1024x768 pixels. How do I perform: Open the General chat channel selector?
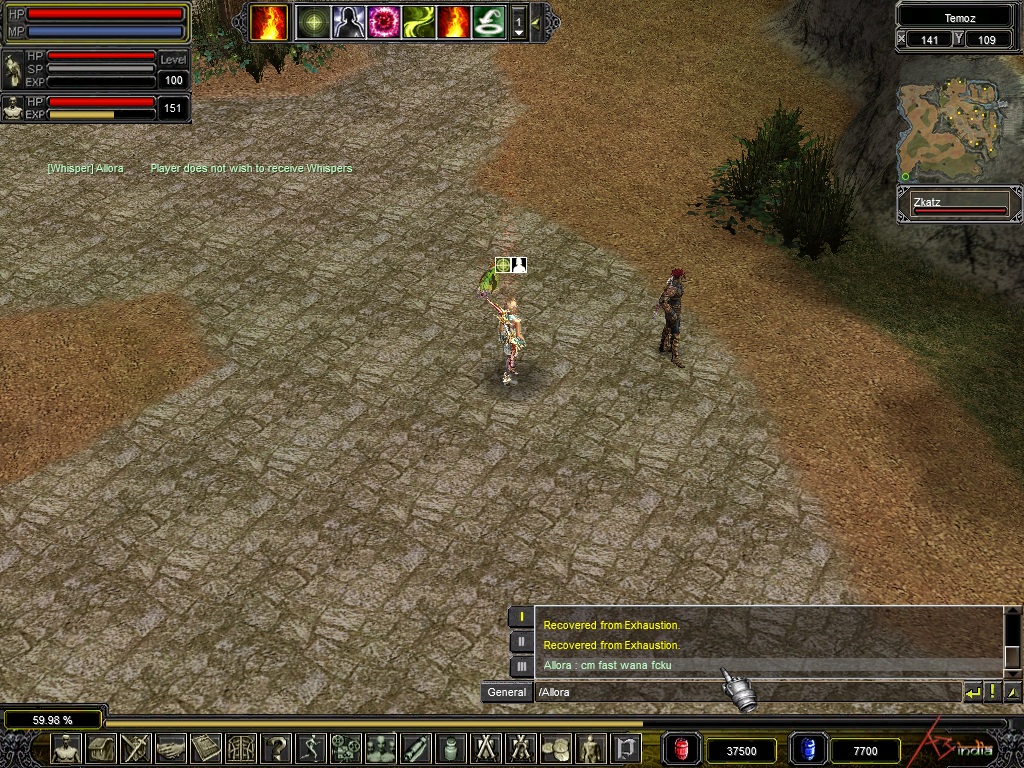pos(507,692)
